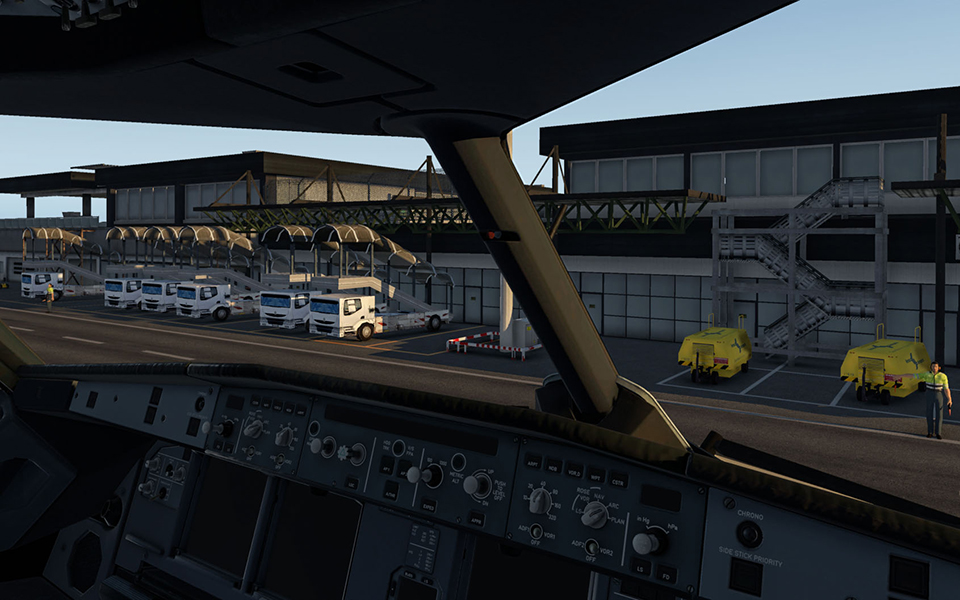Flip the ADF2/VOR2 selector switch

click(x=592, y=547)
